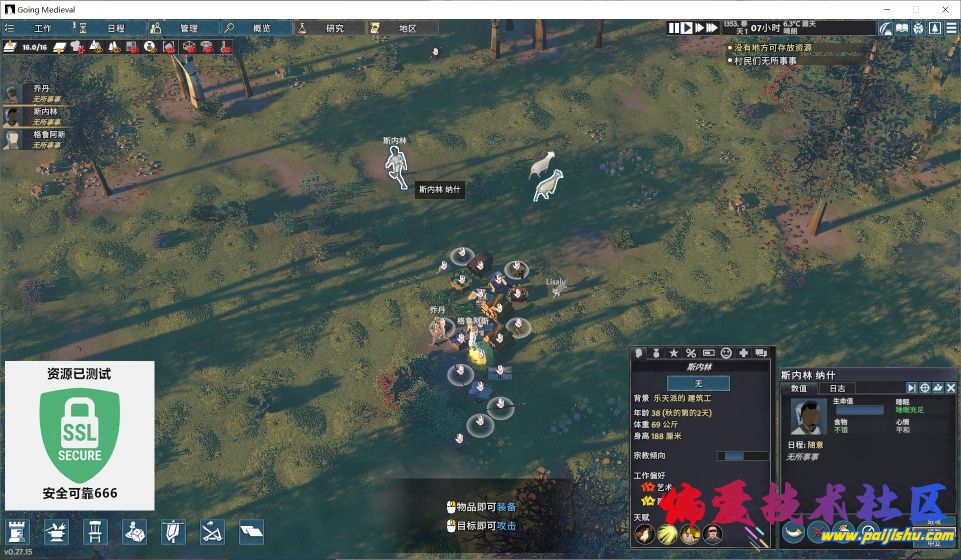Open the 管理 (Manage) menu
The width and height of the screenshot is (961, 560).
[182, 28]
